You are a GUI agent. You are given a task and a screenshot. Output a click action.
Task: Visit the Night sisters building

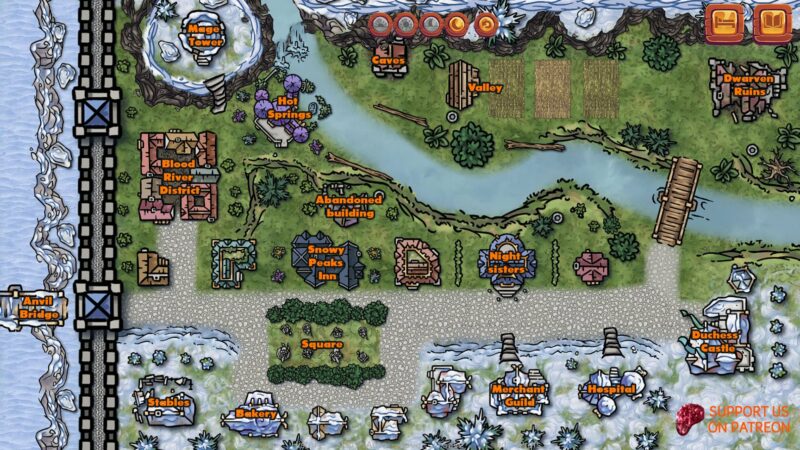click(x=508, y=263)
